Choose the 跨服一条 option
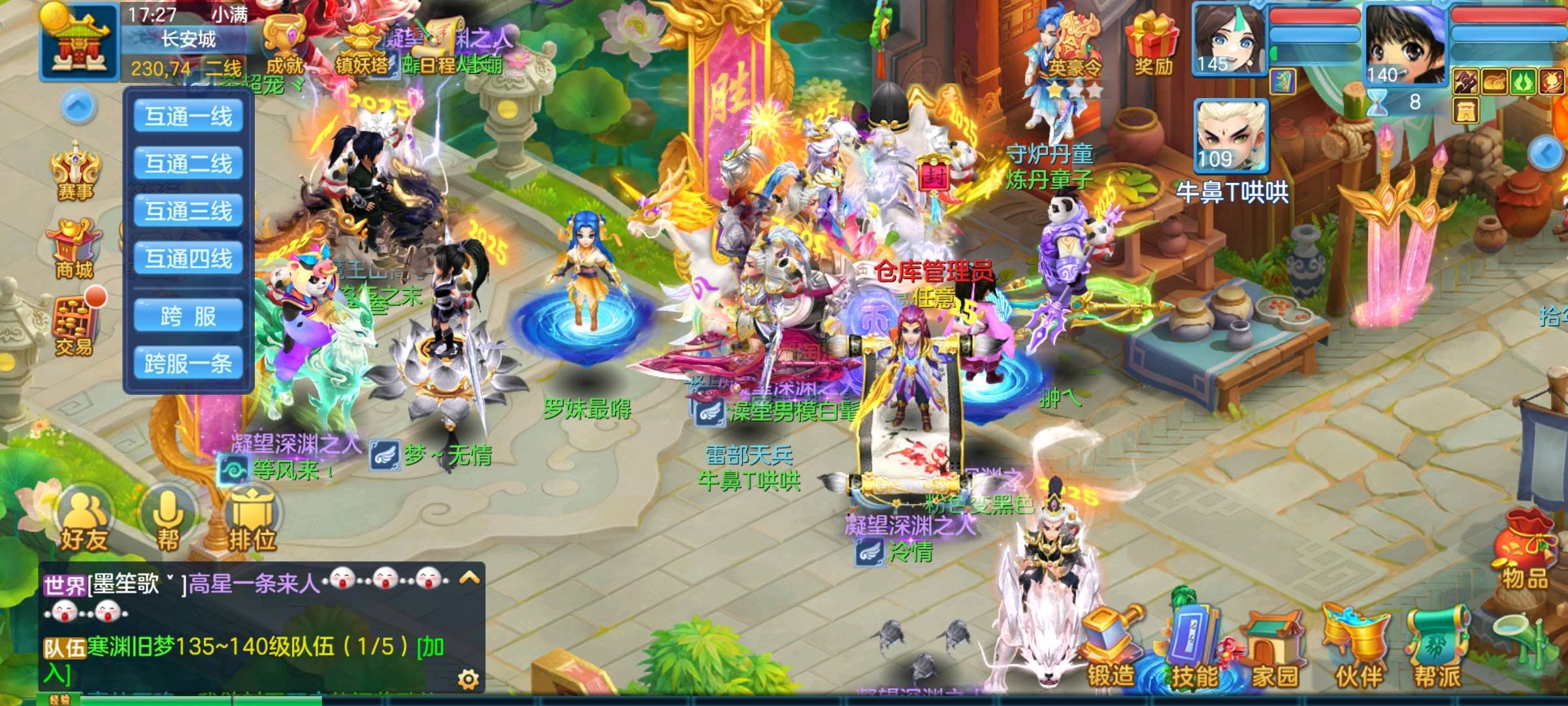Image resolution: width=1568 pixels, height=706 pixels. [188, 363]
